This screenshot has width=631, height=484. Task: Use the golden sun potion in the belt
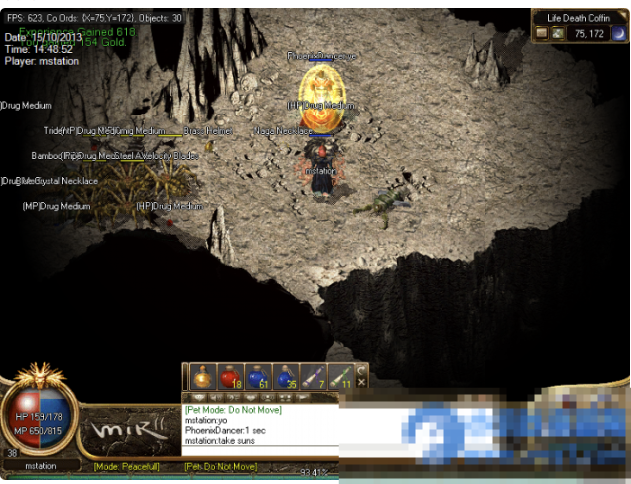click(200, 377)
